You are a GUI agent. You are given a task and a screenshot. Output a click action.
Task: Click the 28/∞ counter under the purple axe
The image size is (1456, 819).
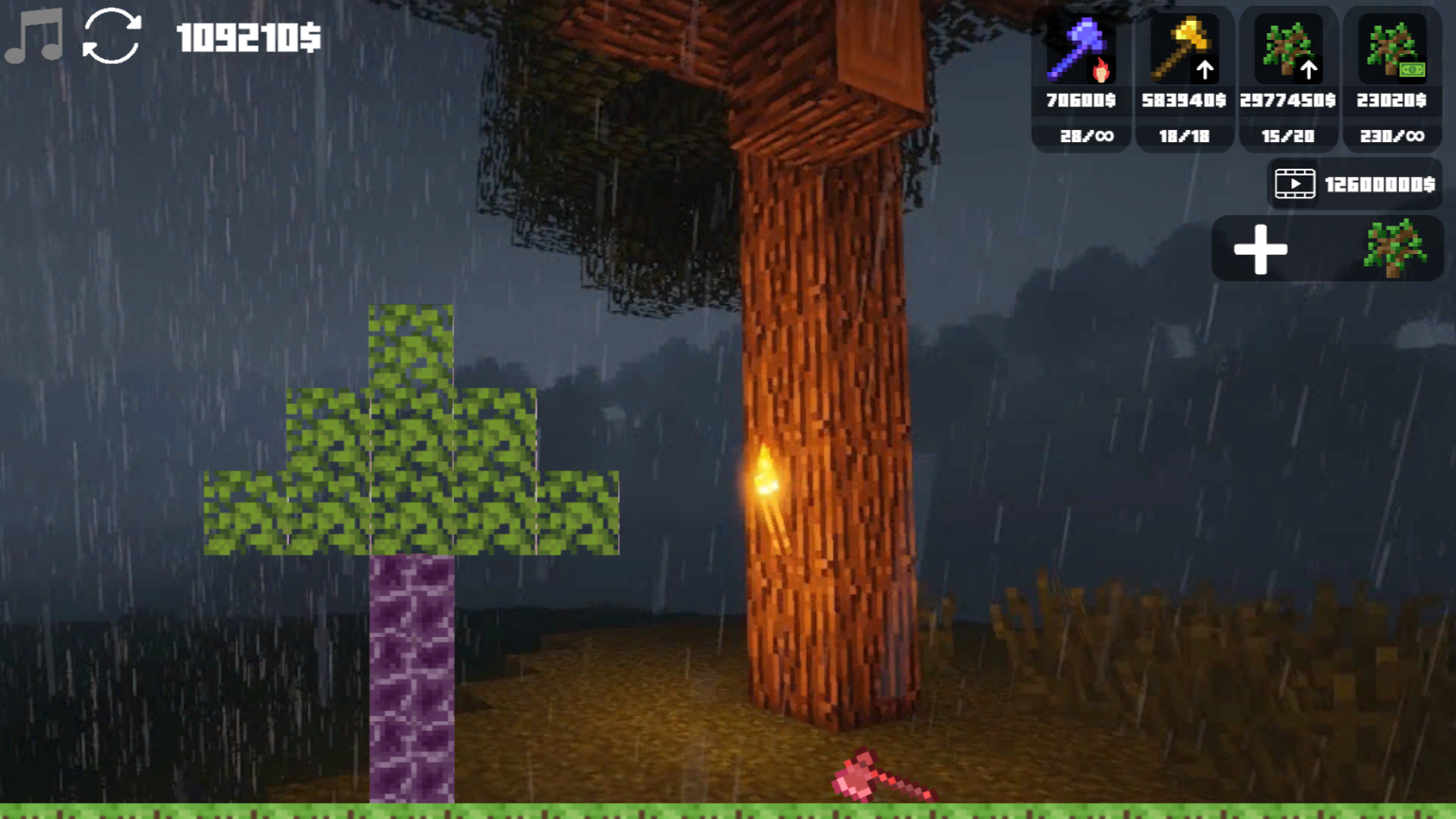(x=1080, y=136)
